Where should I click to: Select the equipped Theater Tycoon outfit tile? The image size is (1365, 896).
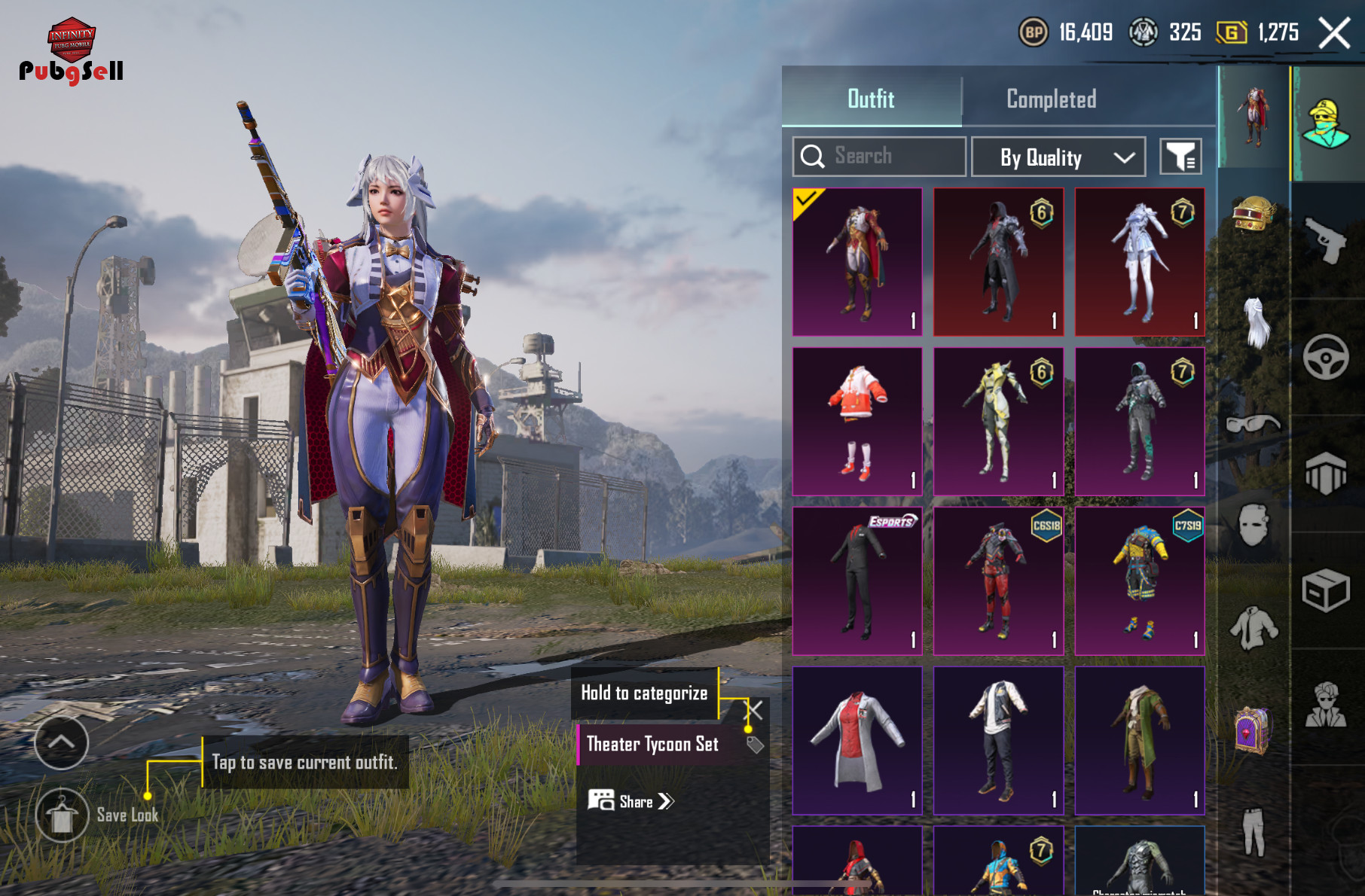tap(857, 262)
